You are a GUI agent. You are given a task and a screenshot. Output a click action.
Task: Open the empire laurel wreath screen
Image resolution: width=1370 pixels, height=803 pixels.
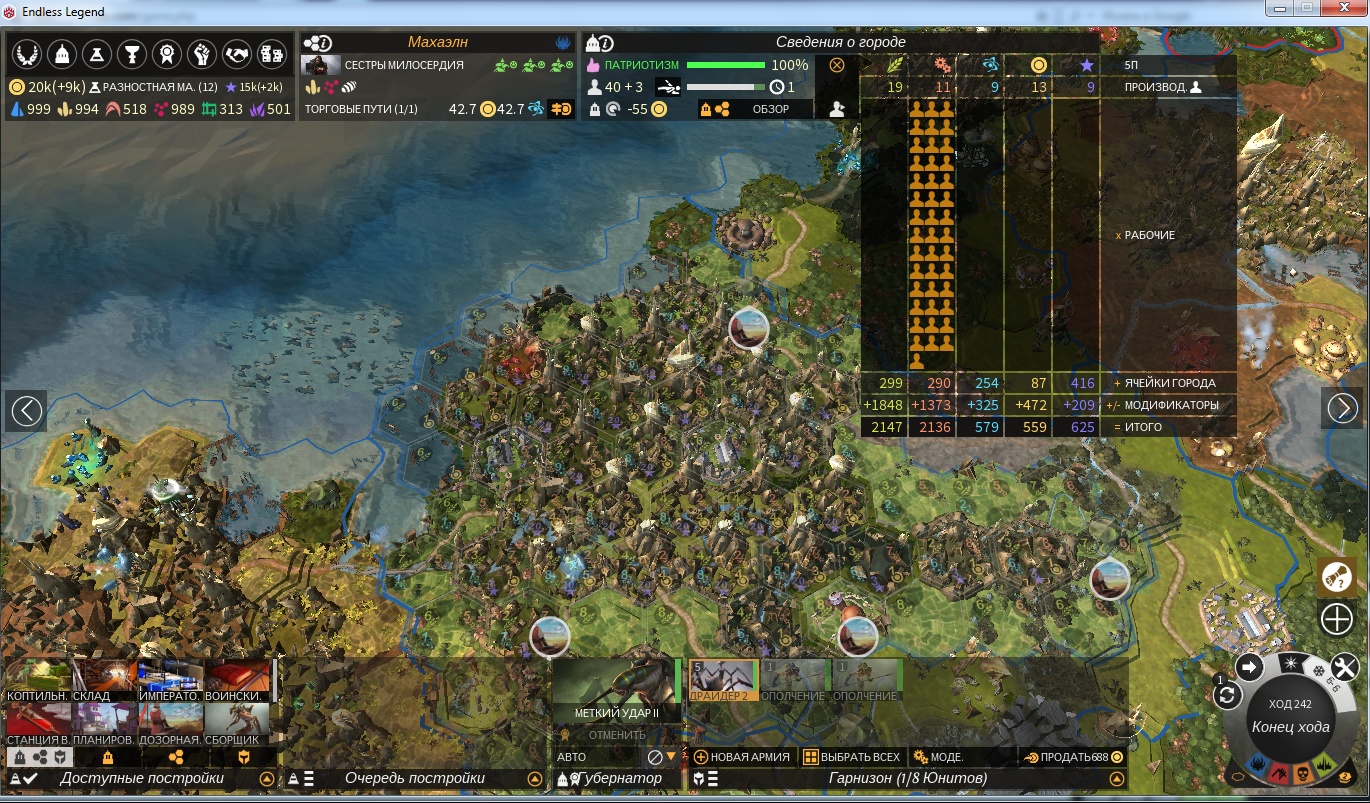(x=26, y=53)
